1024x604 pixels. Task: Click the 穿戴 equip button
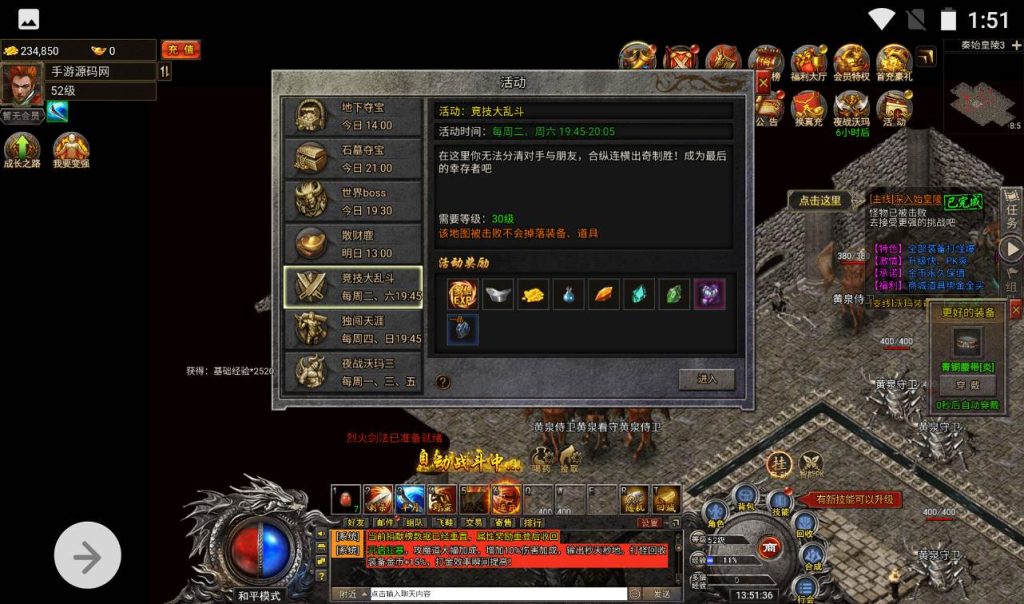pos(965,385)
